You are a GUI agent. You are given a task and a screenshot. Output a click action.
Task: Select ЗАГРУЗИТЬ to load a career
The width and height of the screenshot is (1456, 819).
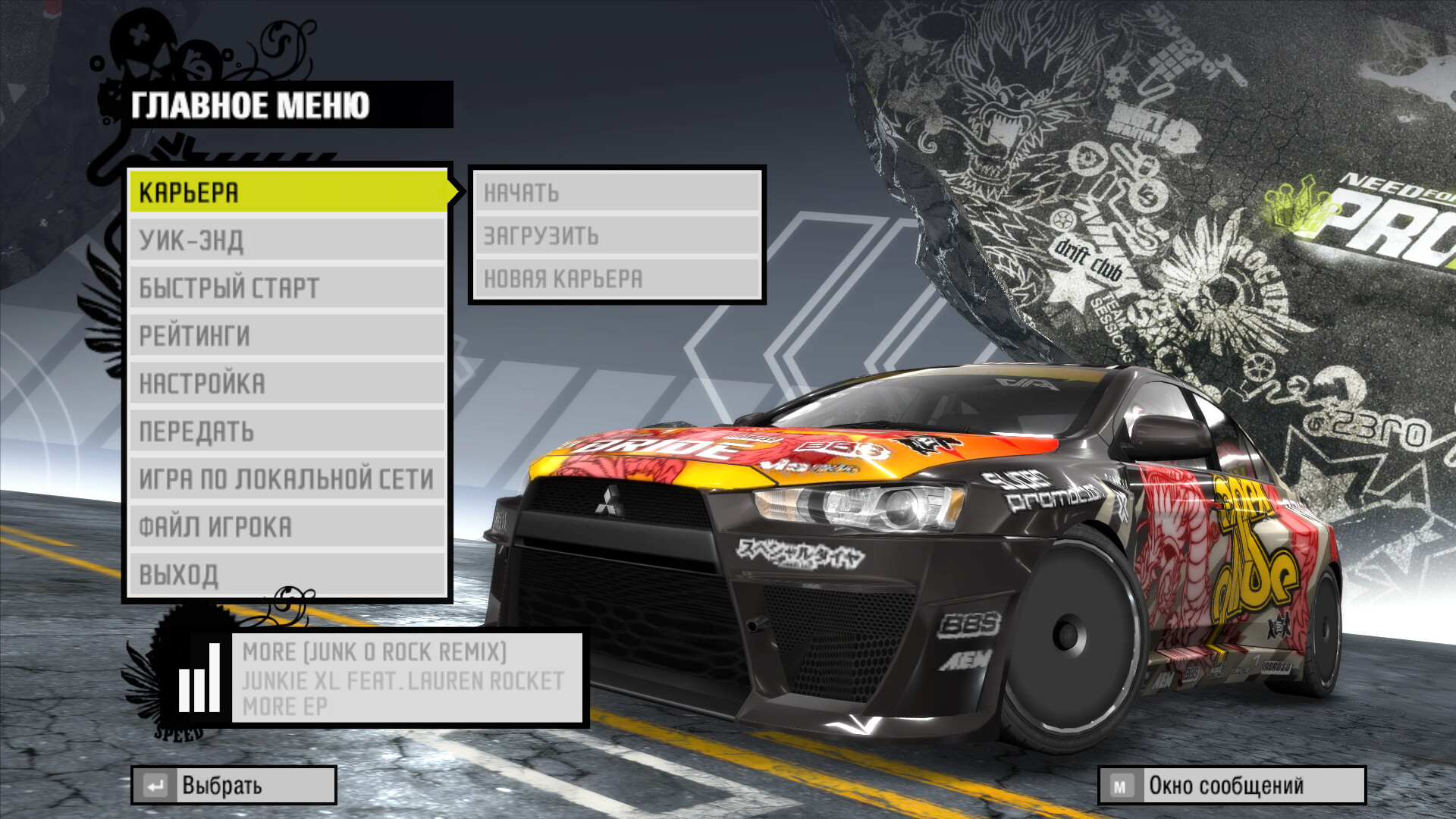(x=617, y=236)
